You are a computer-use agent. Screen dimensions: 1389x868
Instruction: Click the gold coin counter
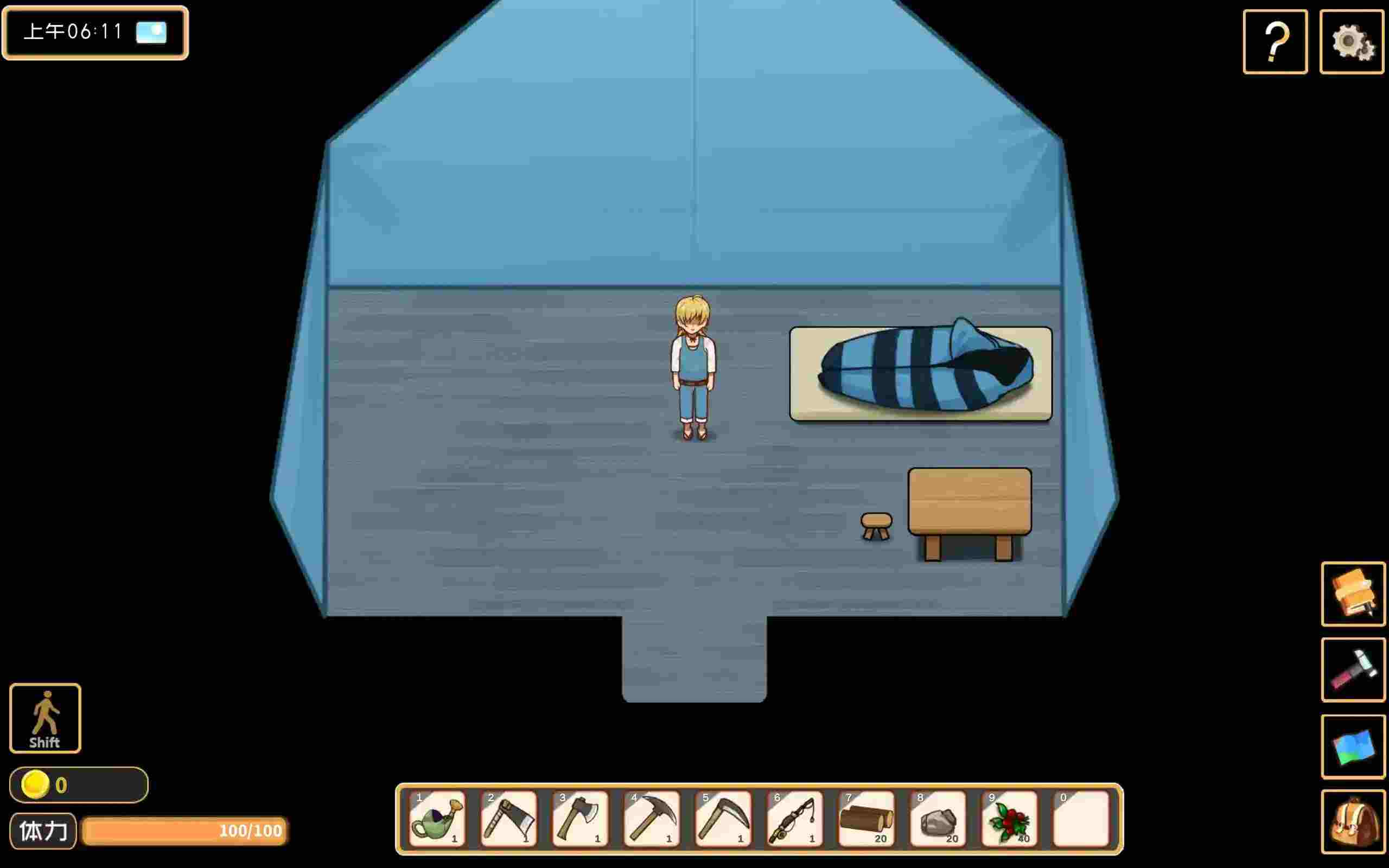coord(78,786)
